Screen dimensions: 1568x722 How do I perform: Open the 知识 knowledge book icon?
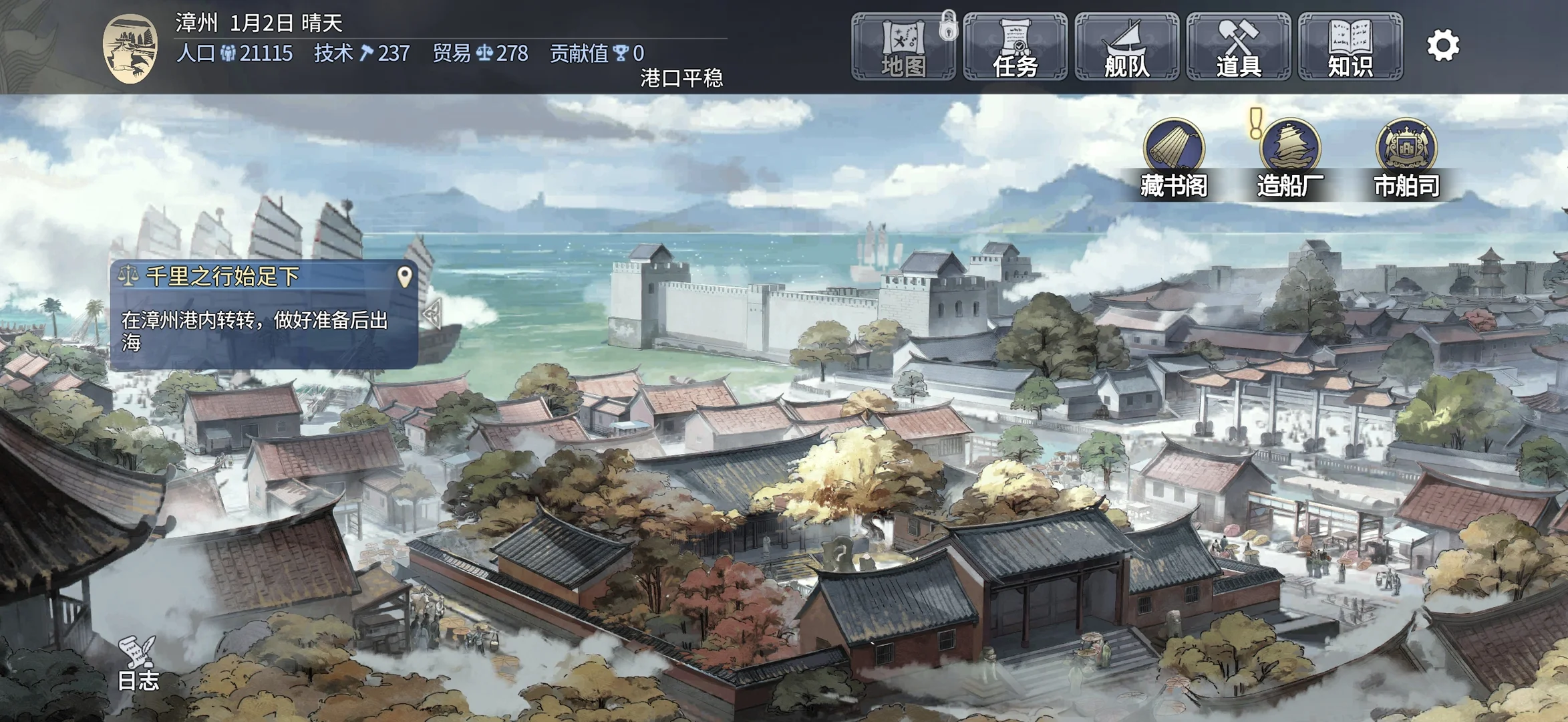[x=1349, y=43]
